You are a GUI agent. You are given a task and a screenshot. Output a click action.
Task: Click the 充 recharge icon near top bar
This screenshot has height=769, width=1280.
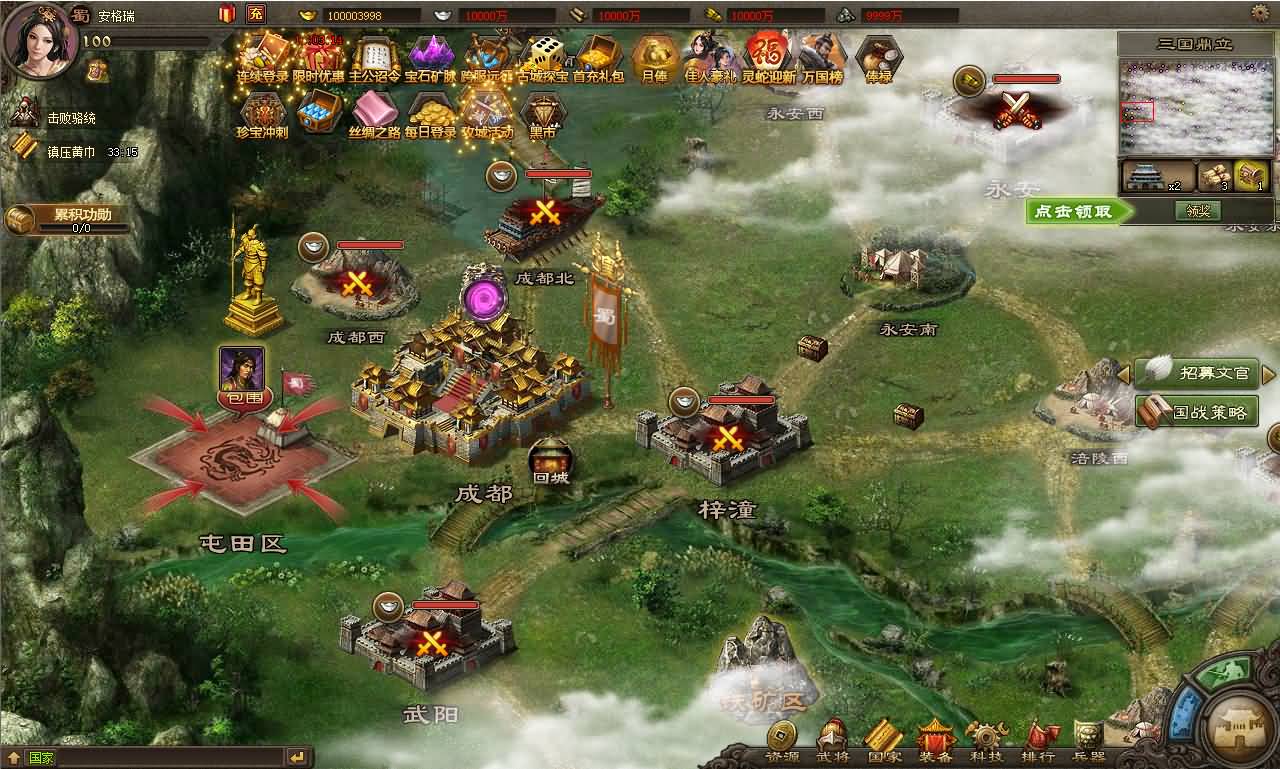(257, 14)
